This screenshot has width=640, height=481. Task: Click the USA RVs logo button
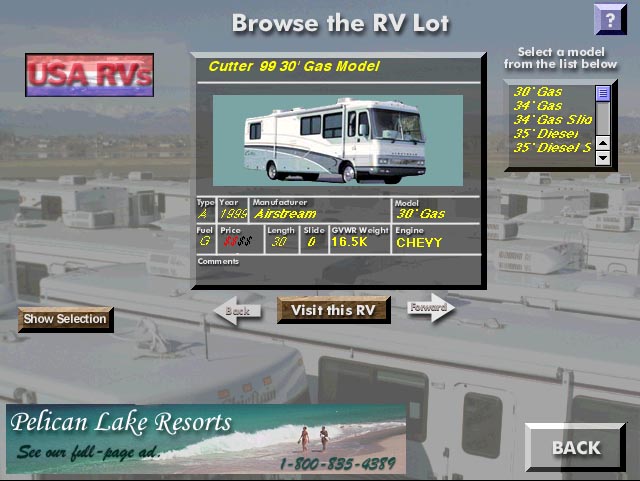89,75
